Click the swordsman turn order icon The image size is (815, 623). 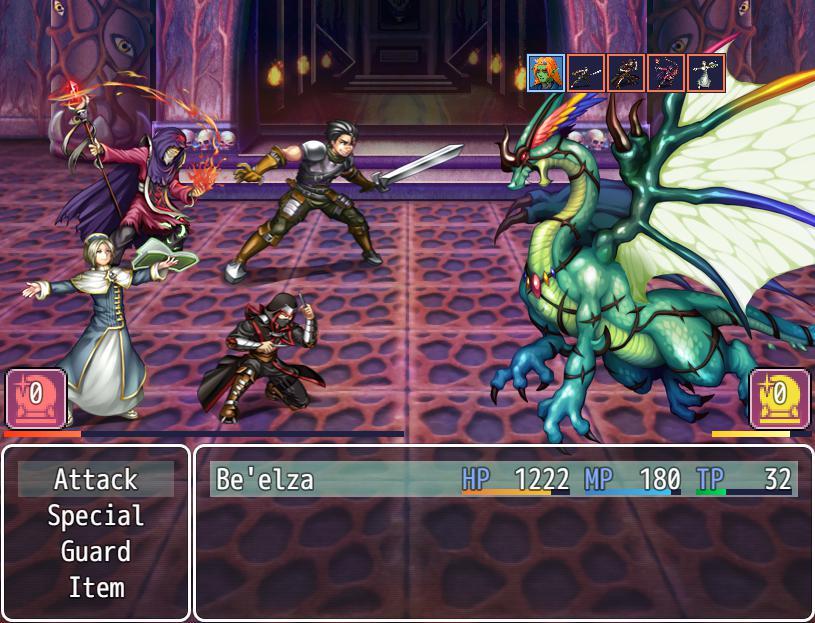point(586,73)
